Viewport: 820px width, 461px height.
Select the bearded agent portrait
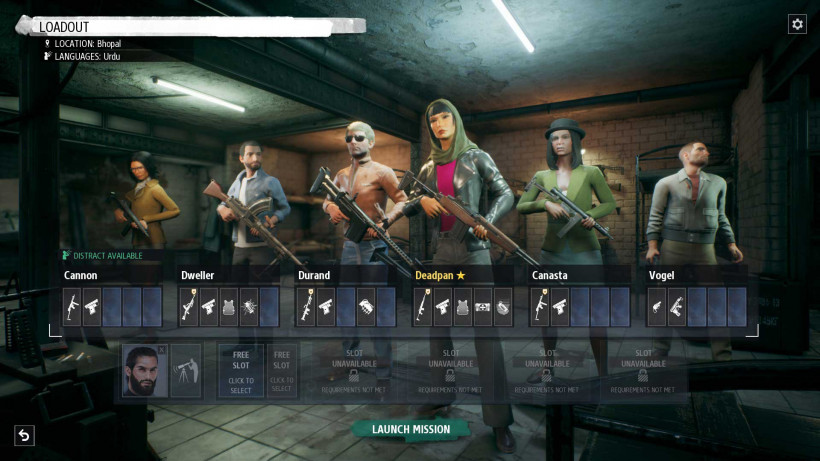(x=143, y=370)
